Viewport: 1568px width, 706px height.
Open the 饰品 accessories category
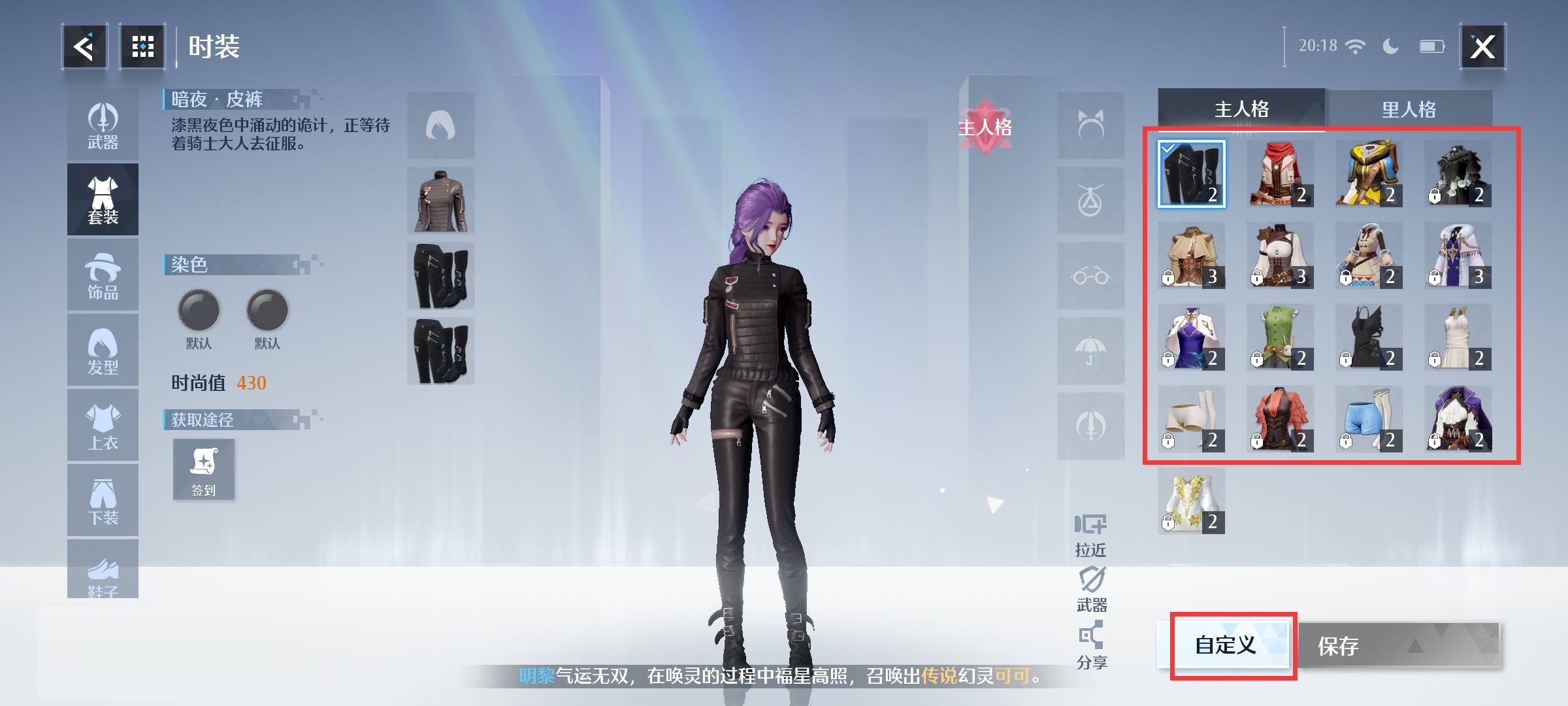103,276
